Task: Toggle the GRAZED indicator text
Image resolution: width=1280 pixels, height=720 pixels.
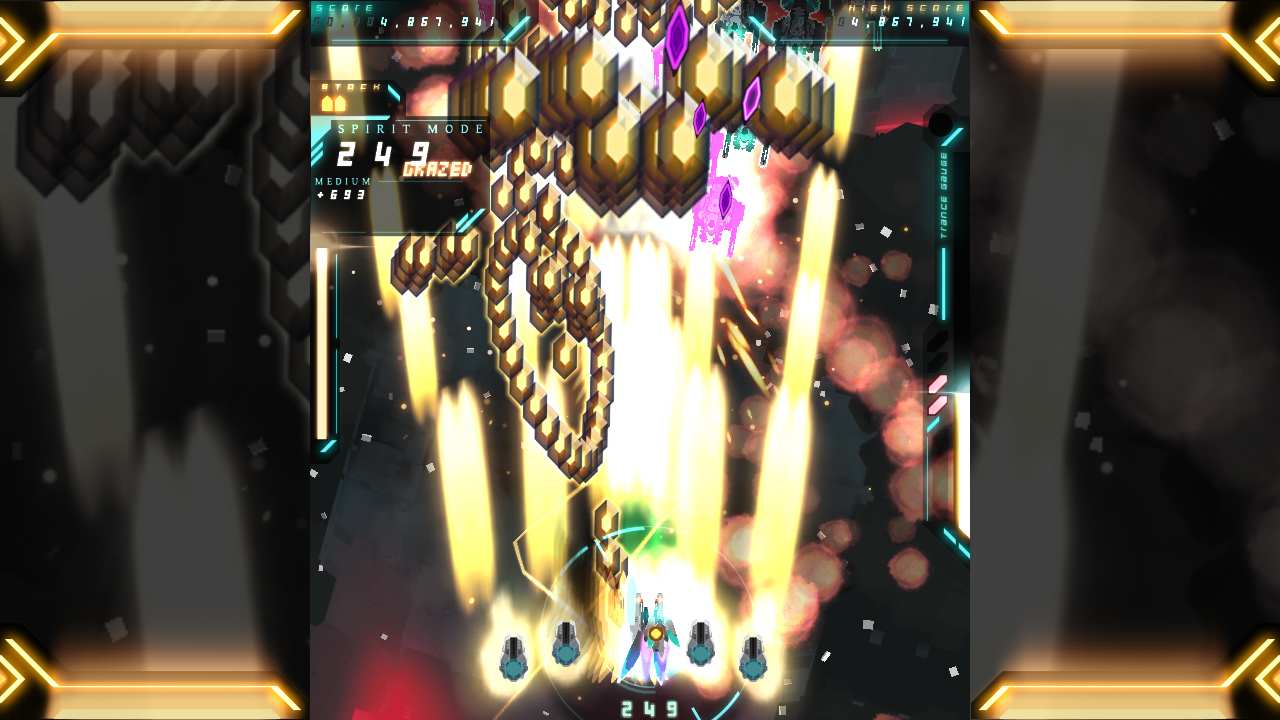Action: coord(438,170)
